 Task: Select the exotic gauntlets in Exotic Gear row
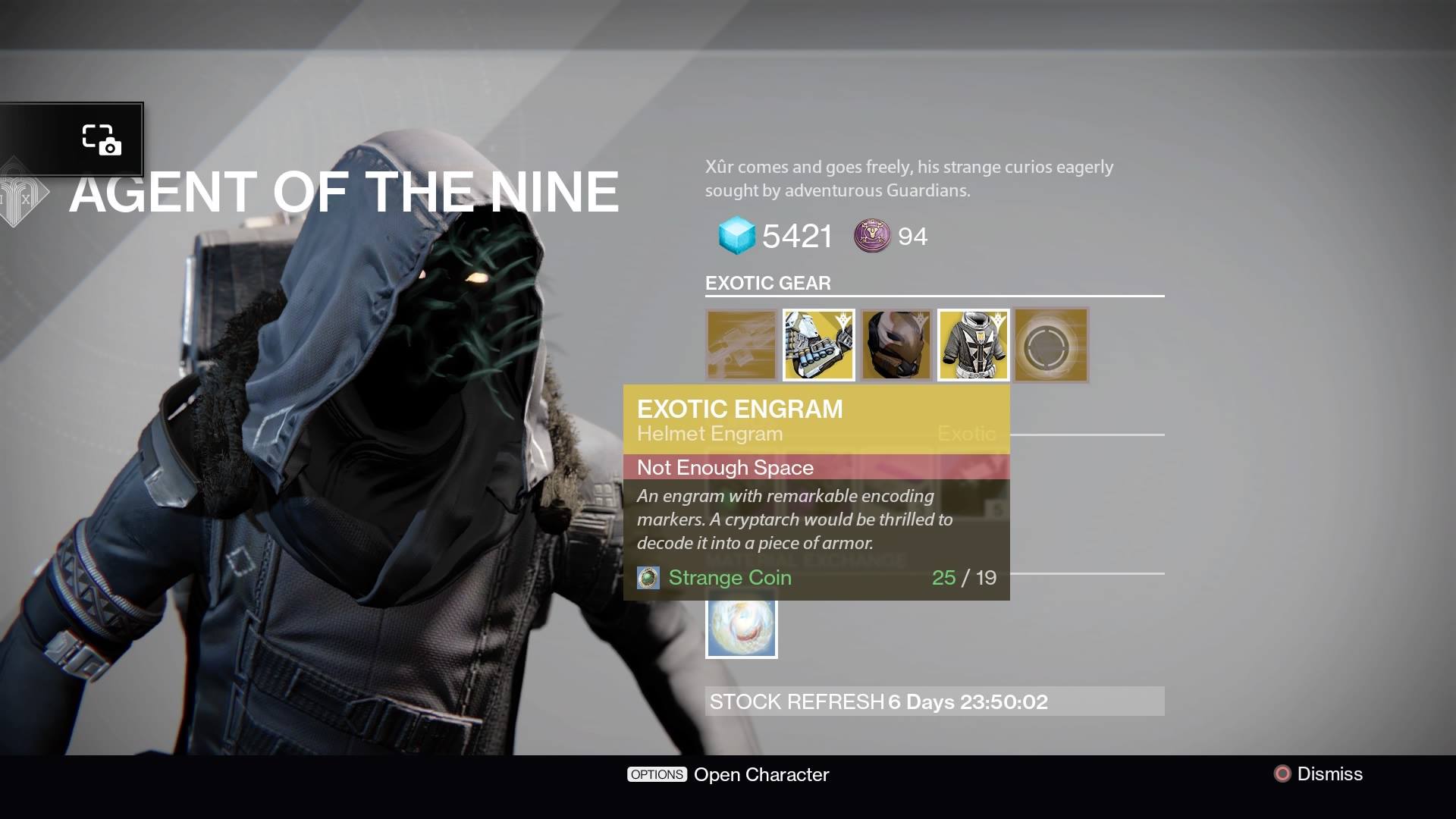click(819, 345)
